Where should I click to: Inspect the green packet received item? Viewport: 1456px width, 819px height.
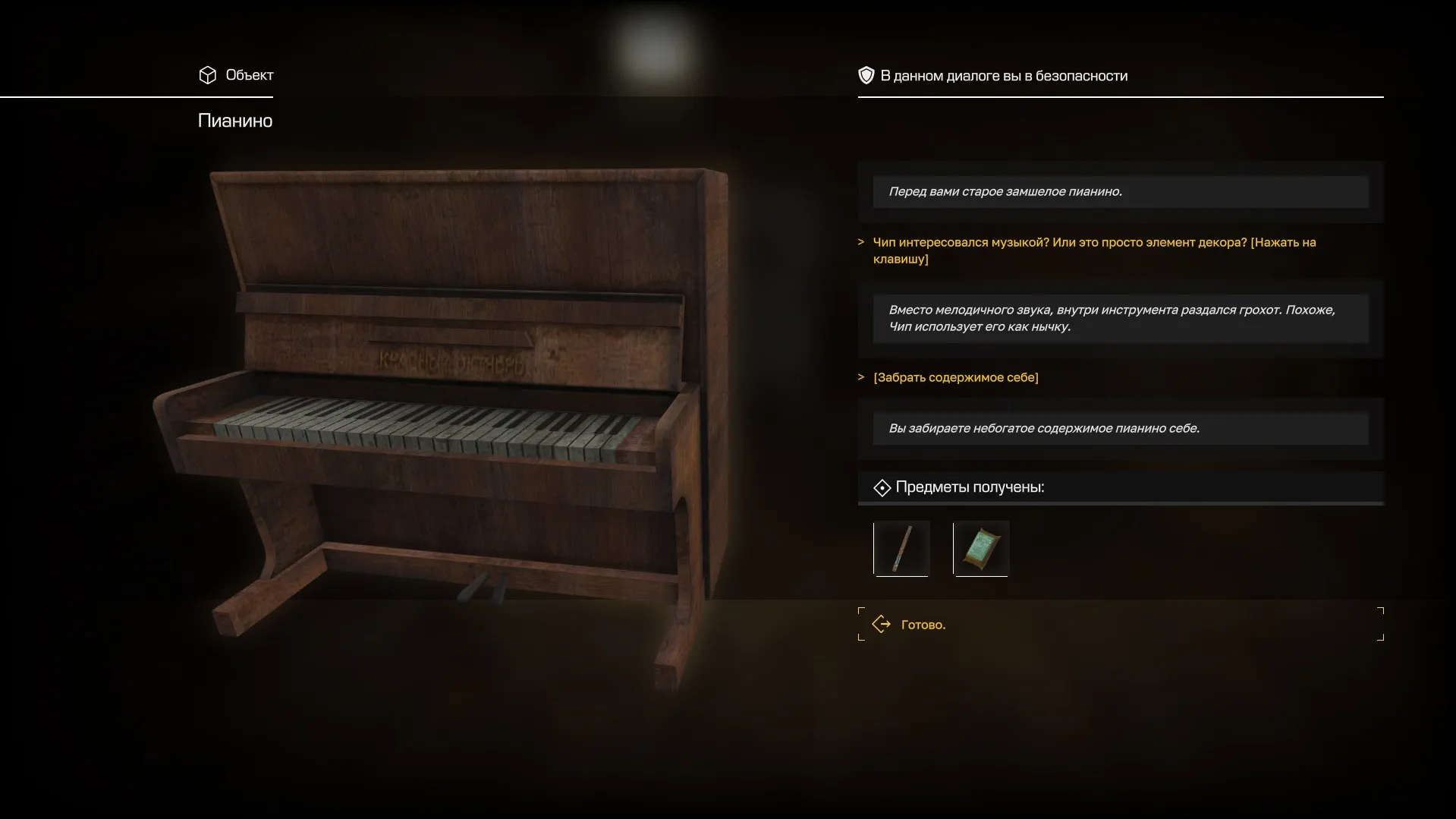(x=981, y=549)
